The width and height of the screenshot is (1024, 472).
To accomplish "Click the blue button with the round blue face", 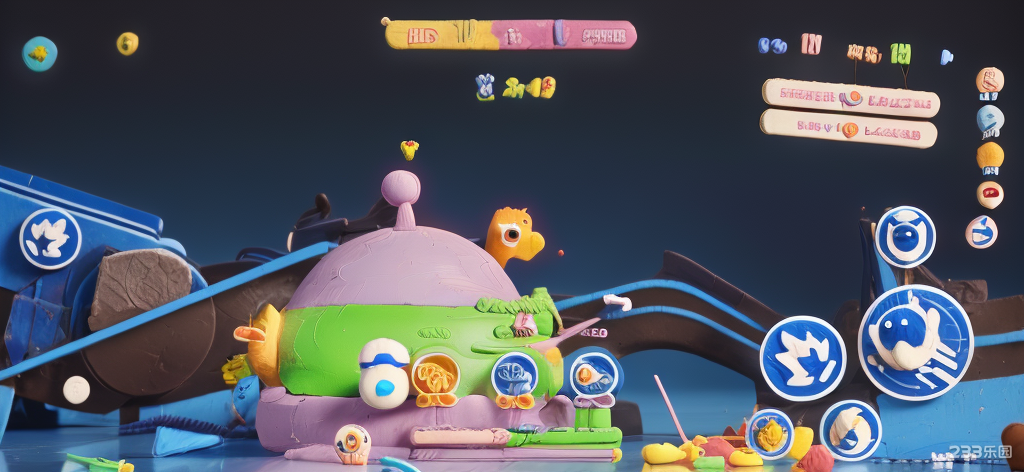I will coord(905,237).
